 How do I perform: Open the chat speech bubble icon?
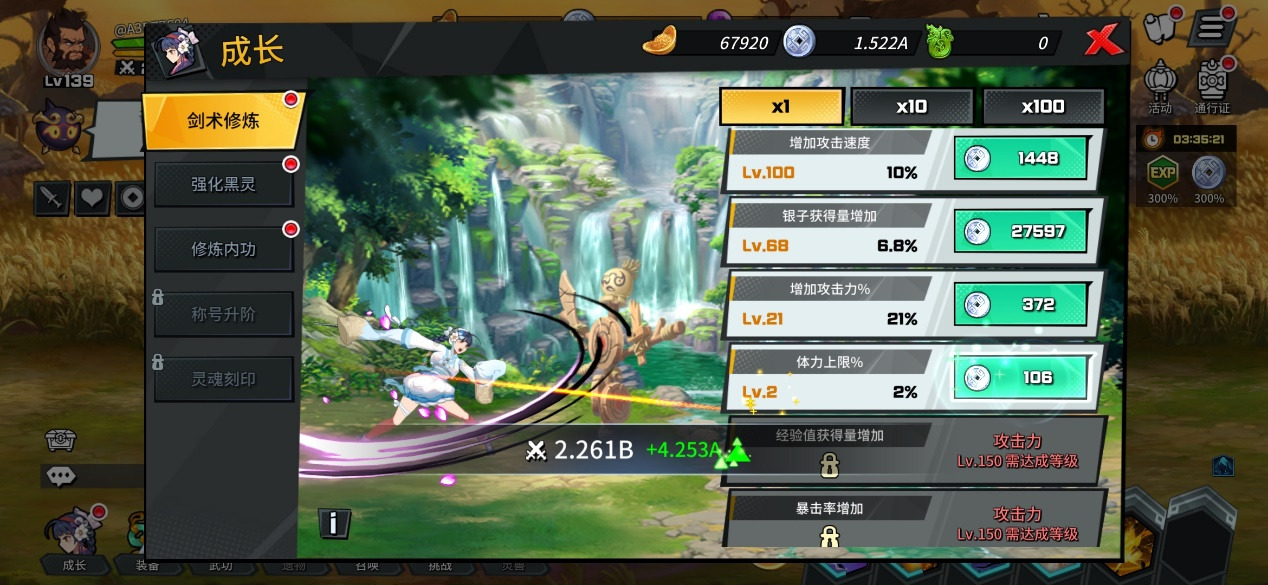[x=61, y=476]
